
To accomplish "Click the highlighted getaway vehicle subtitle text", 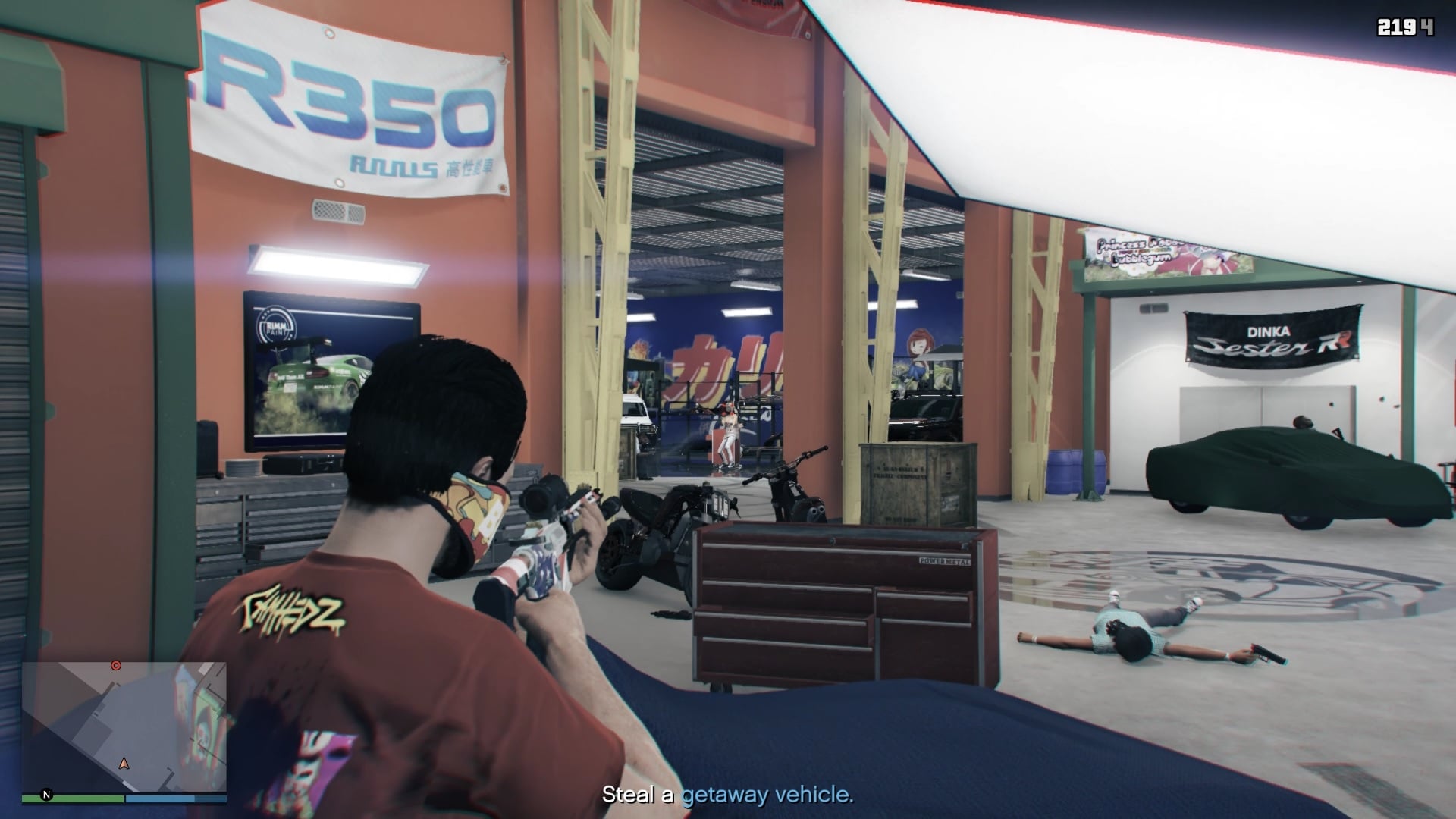I will click(x=764, y=795).
